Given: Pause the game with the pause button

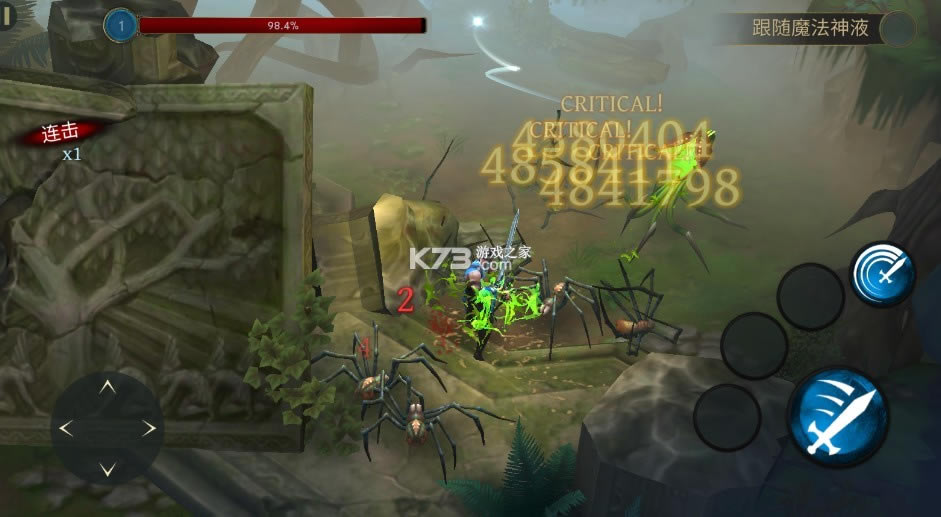Looking at the screenshot, I should click(x=9, y=17).
